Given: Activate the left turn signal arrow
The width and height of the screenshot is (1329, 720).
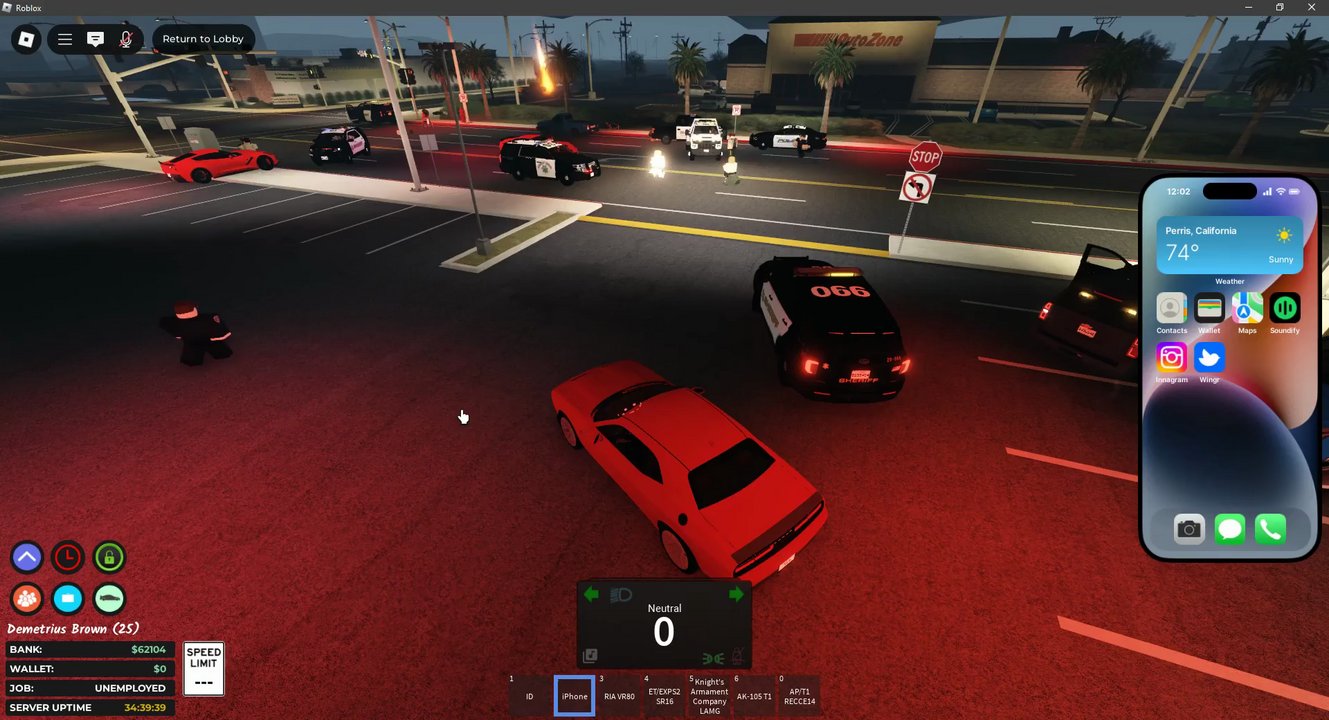Looking at the screenshot, I should click(x=591, y=595).
